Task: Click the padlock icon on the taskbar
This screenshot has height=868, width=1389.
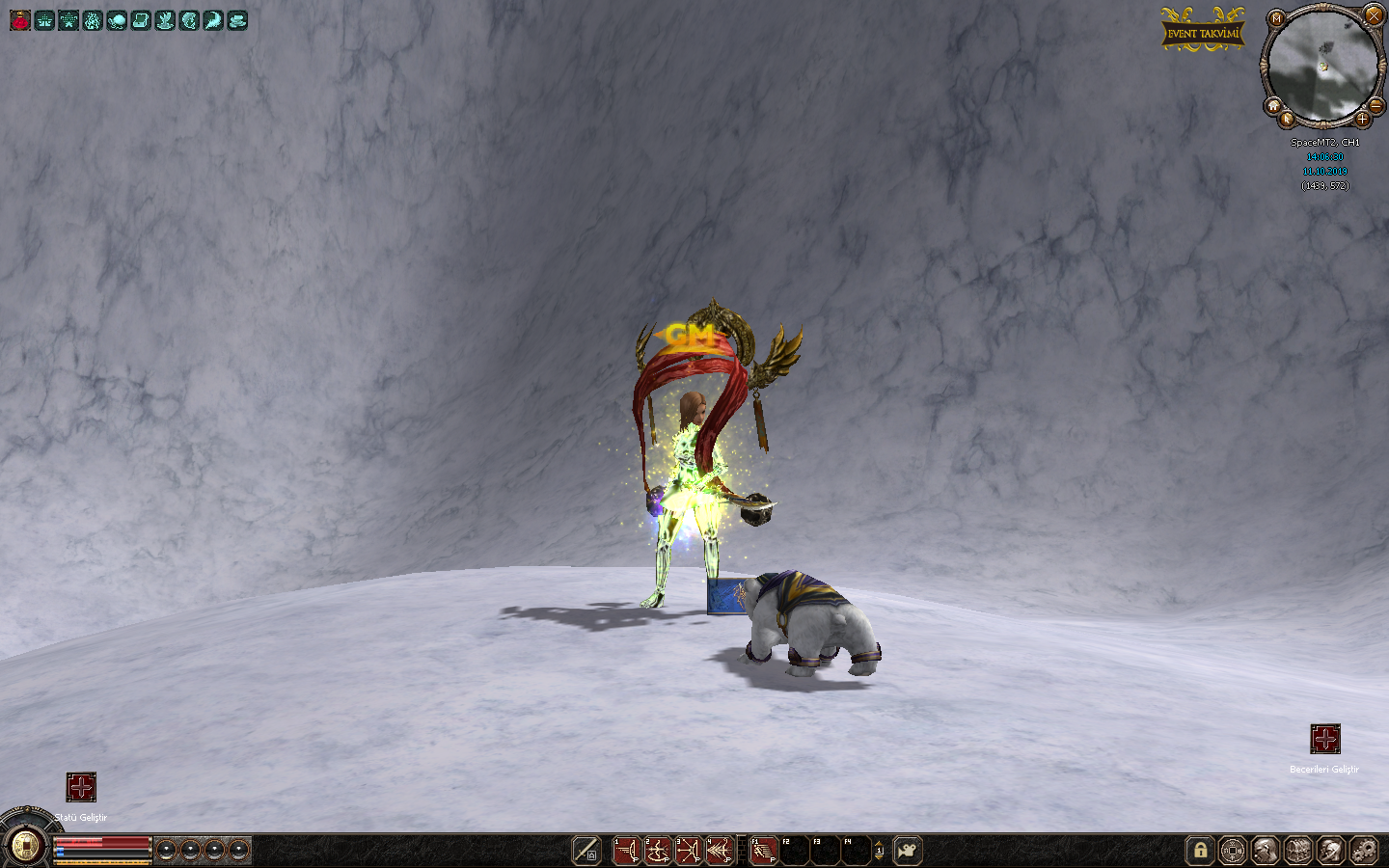Action: click(1200, 851)
